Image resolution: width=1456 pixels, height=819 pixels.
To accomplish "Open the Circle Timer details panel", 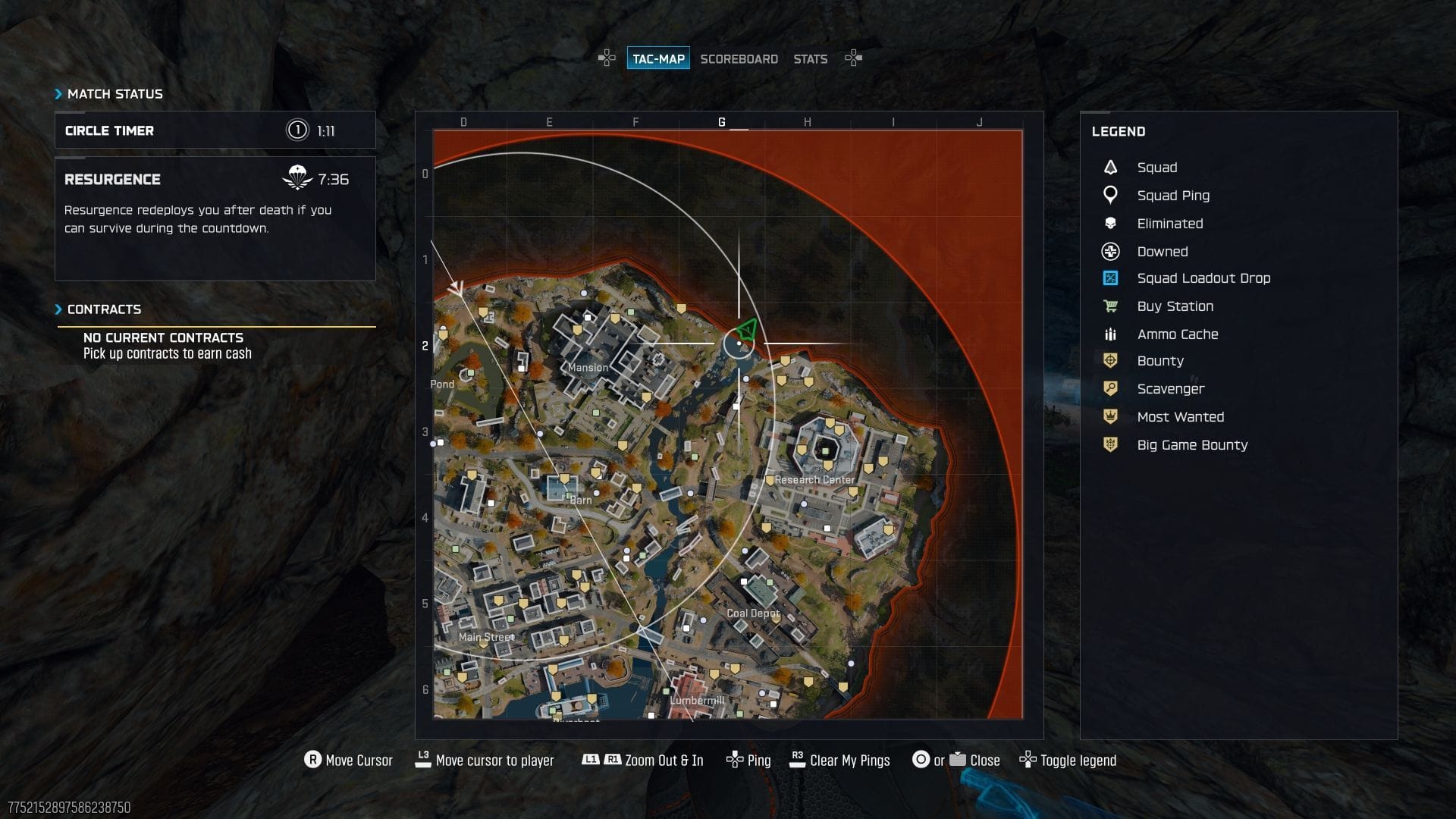I will pos(215,130).
